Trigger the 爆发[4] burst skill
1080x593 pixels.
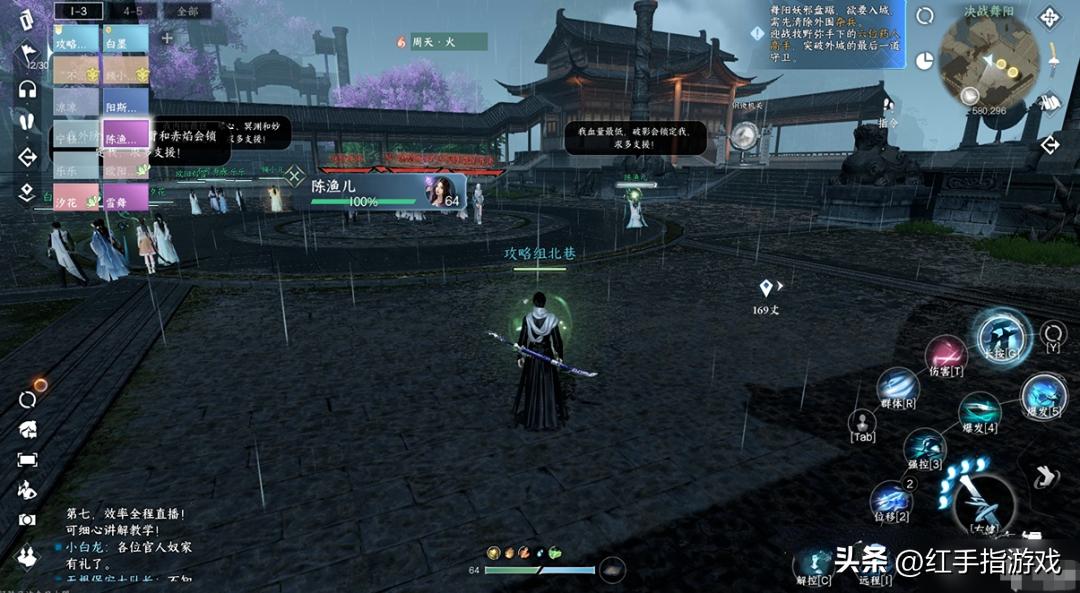978,412
